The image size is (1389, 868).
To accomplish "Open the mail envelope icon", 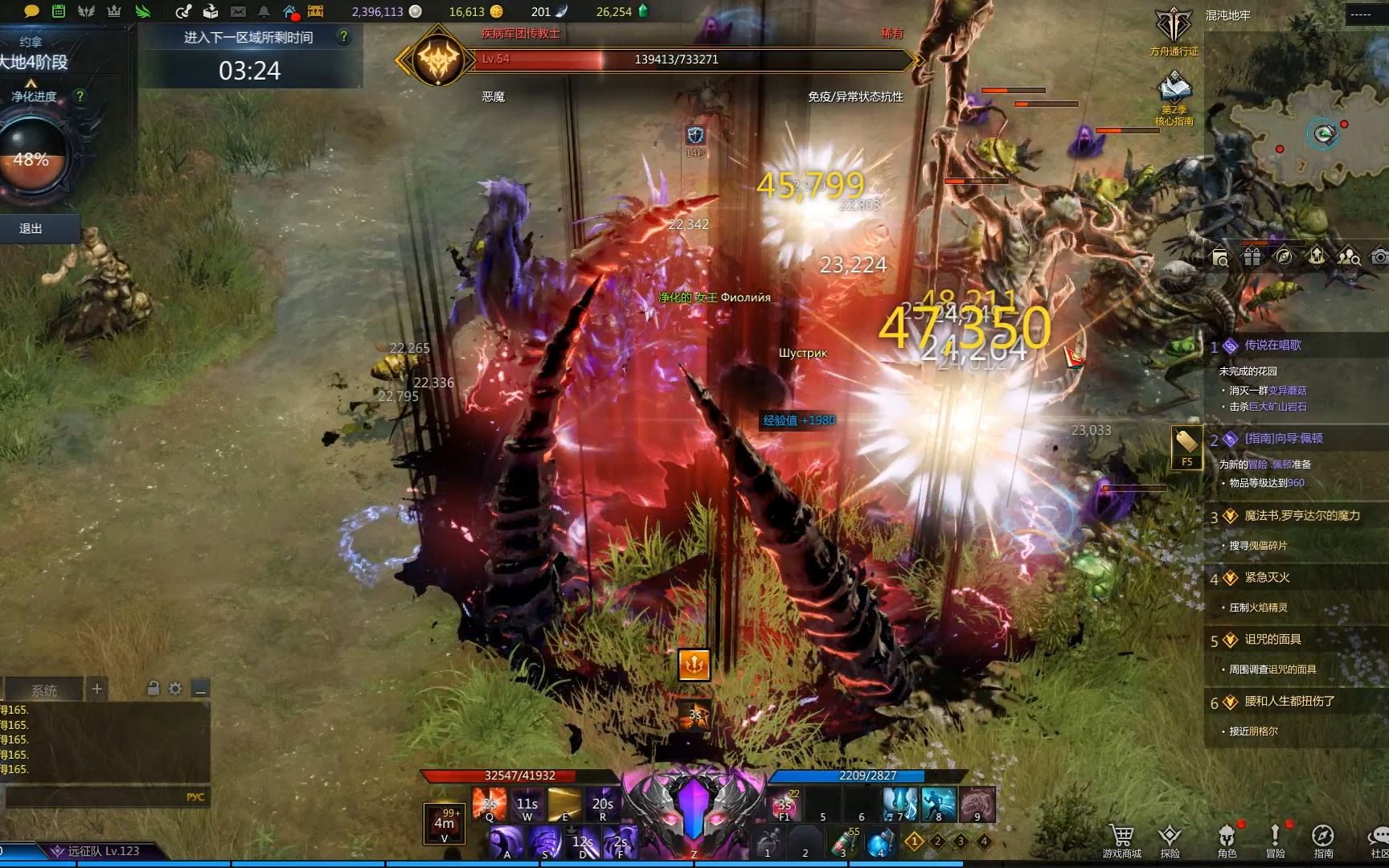I will pyautogui.click(x=238, y=11).
